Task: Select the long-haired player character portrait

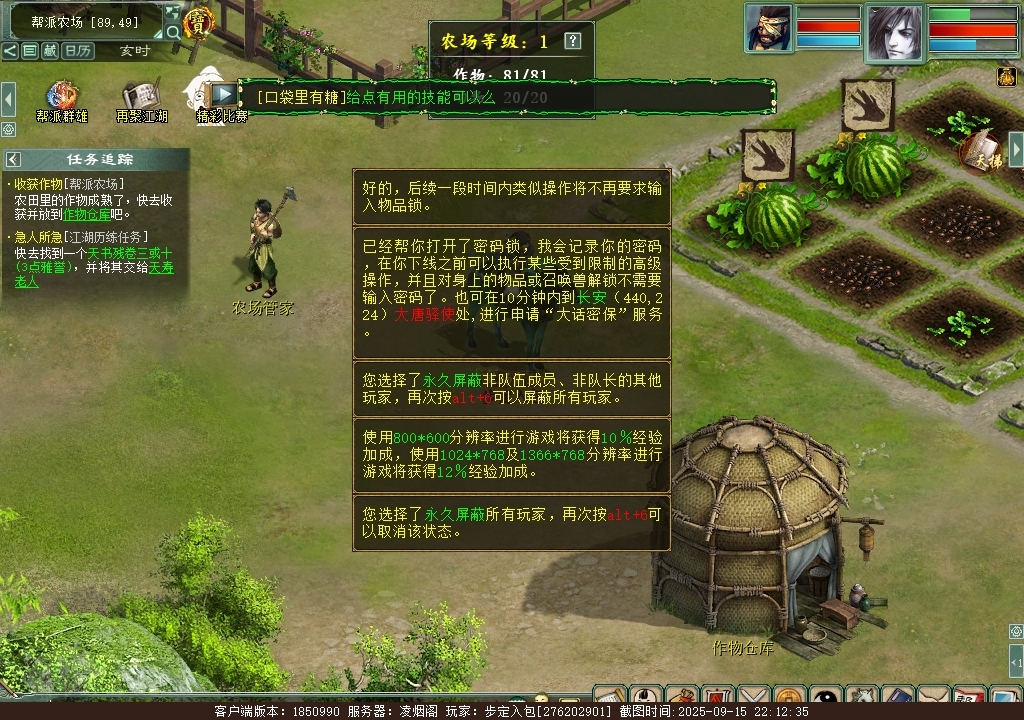Action: coord(894,30)
